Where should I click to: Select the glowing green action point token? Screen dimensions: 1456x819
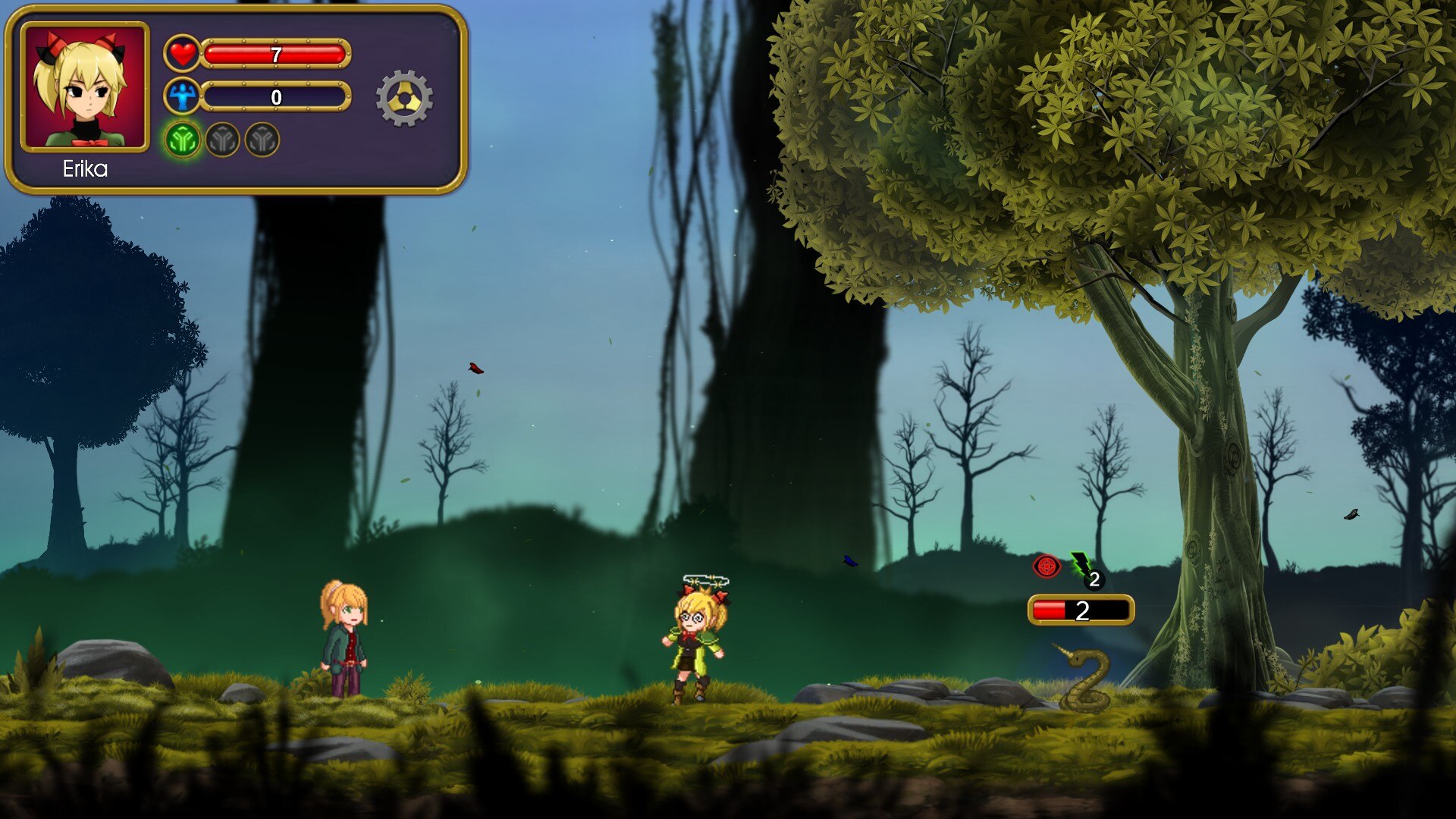[183, 140]
